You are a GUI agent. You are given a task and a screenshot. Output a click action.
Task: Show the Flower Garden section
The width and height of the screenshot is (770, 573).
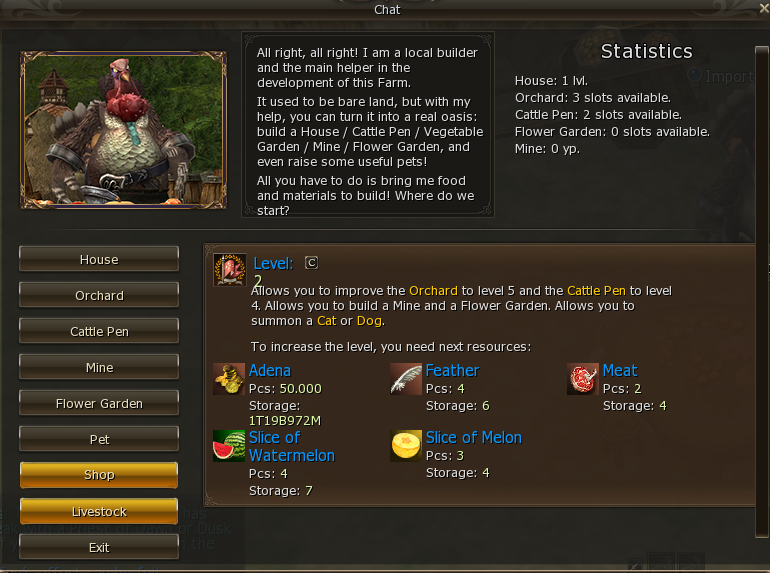point(99,403)
